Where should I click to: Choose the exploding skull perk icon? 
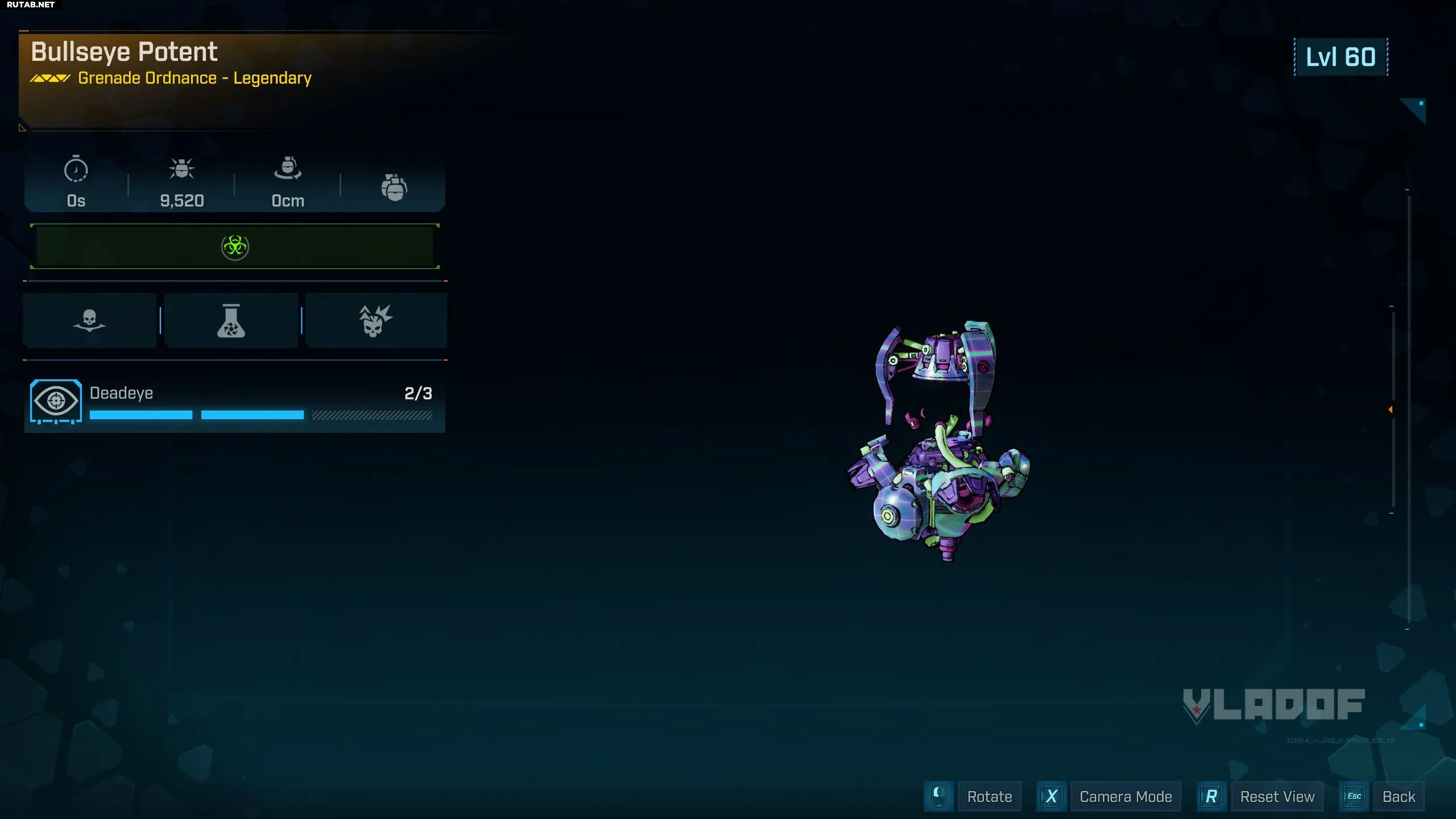point(375,321)
